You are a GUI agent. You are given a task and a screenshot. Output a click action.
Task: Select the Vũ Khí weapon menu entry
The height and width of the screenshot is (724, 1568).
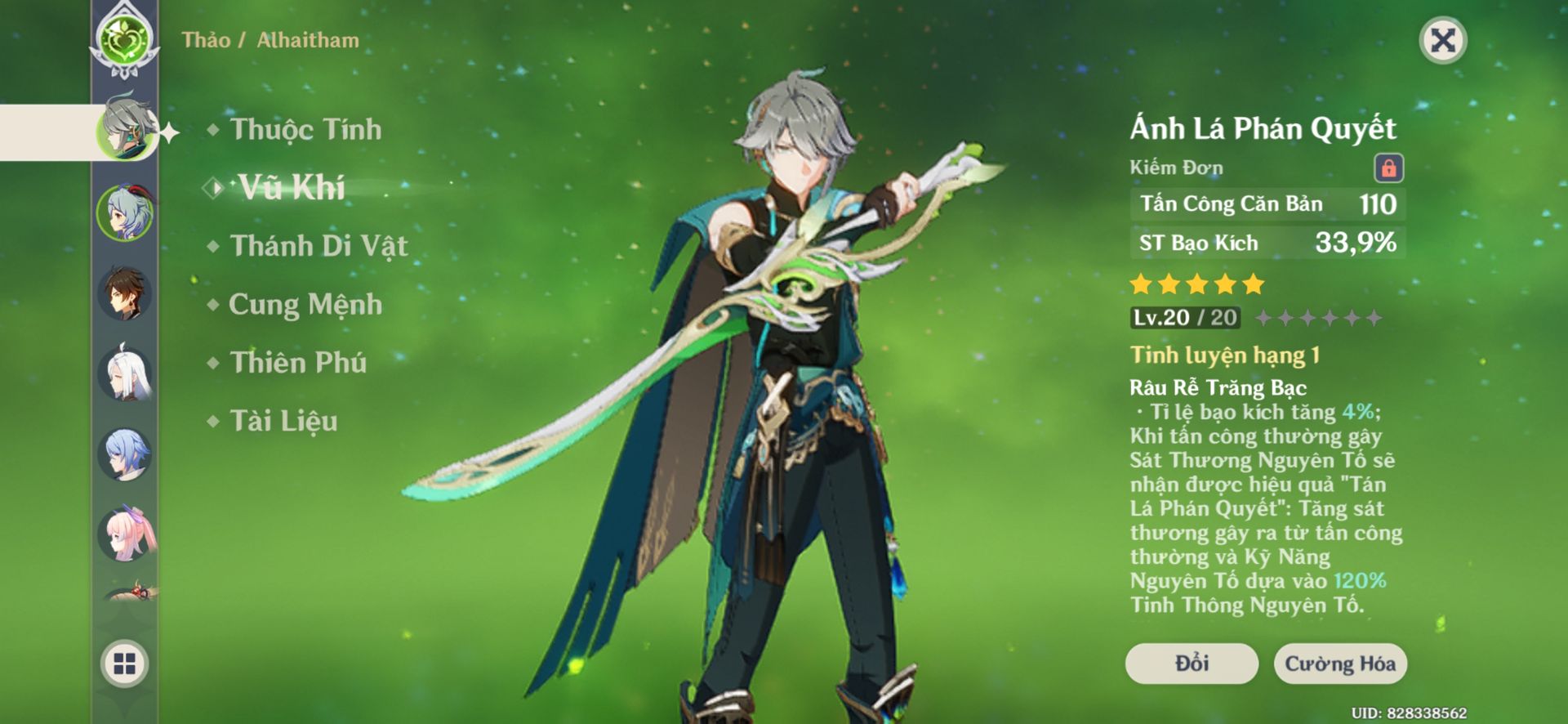[x=291, y=188]
